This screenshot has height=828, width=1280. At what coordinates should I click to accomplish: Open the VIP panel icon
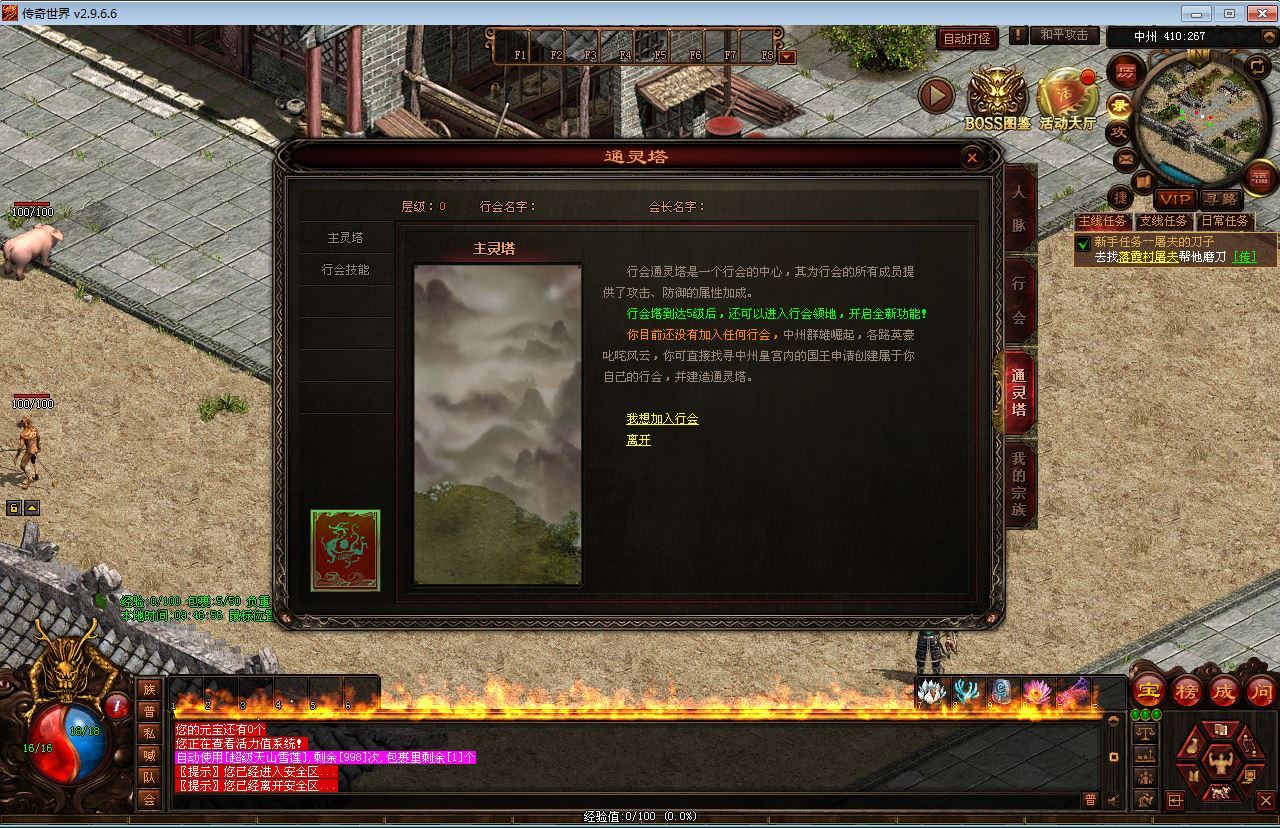[x=1174, y=200]
